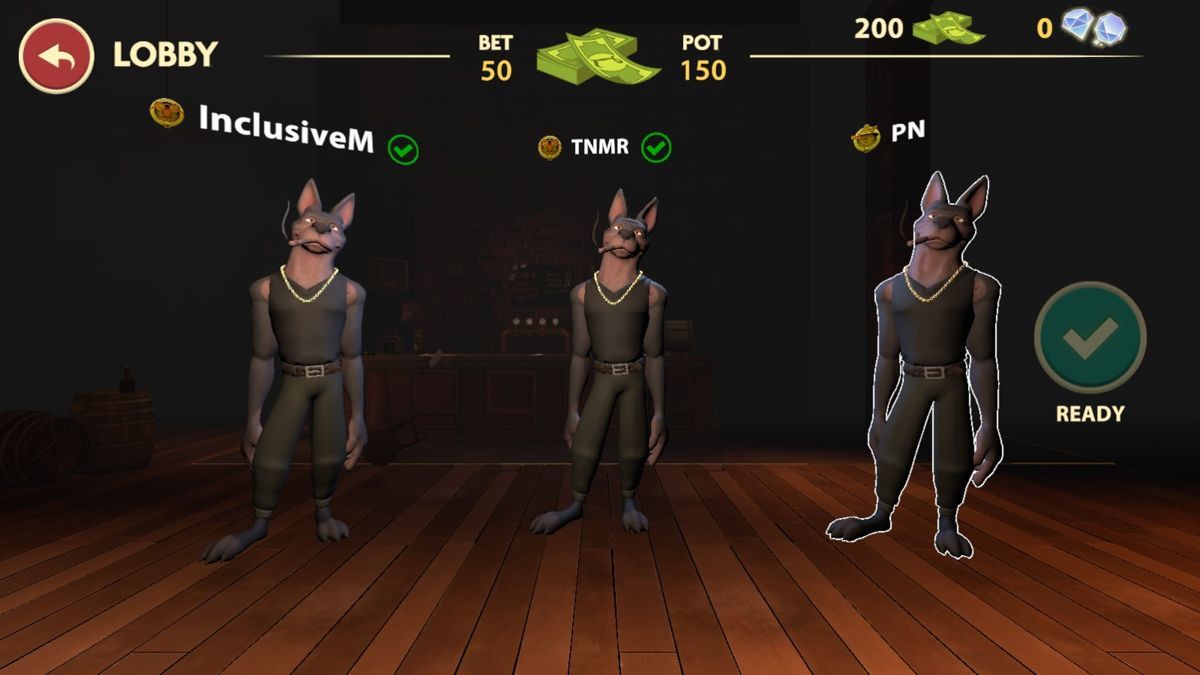
Task: Go back using the red arrow button
Action: click(x=56, y=56)
